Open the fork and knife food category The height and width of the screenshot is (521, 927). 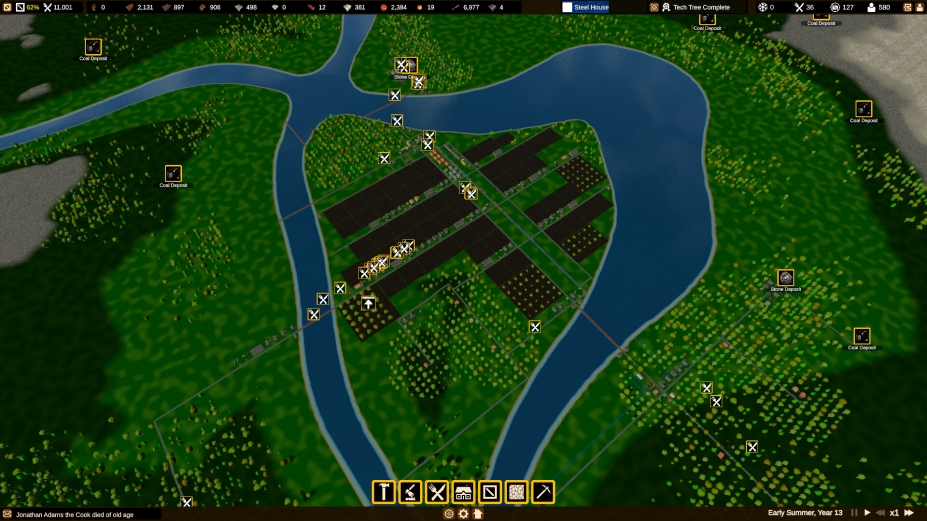coord(436,492)
